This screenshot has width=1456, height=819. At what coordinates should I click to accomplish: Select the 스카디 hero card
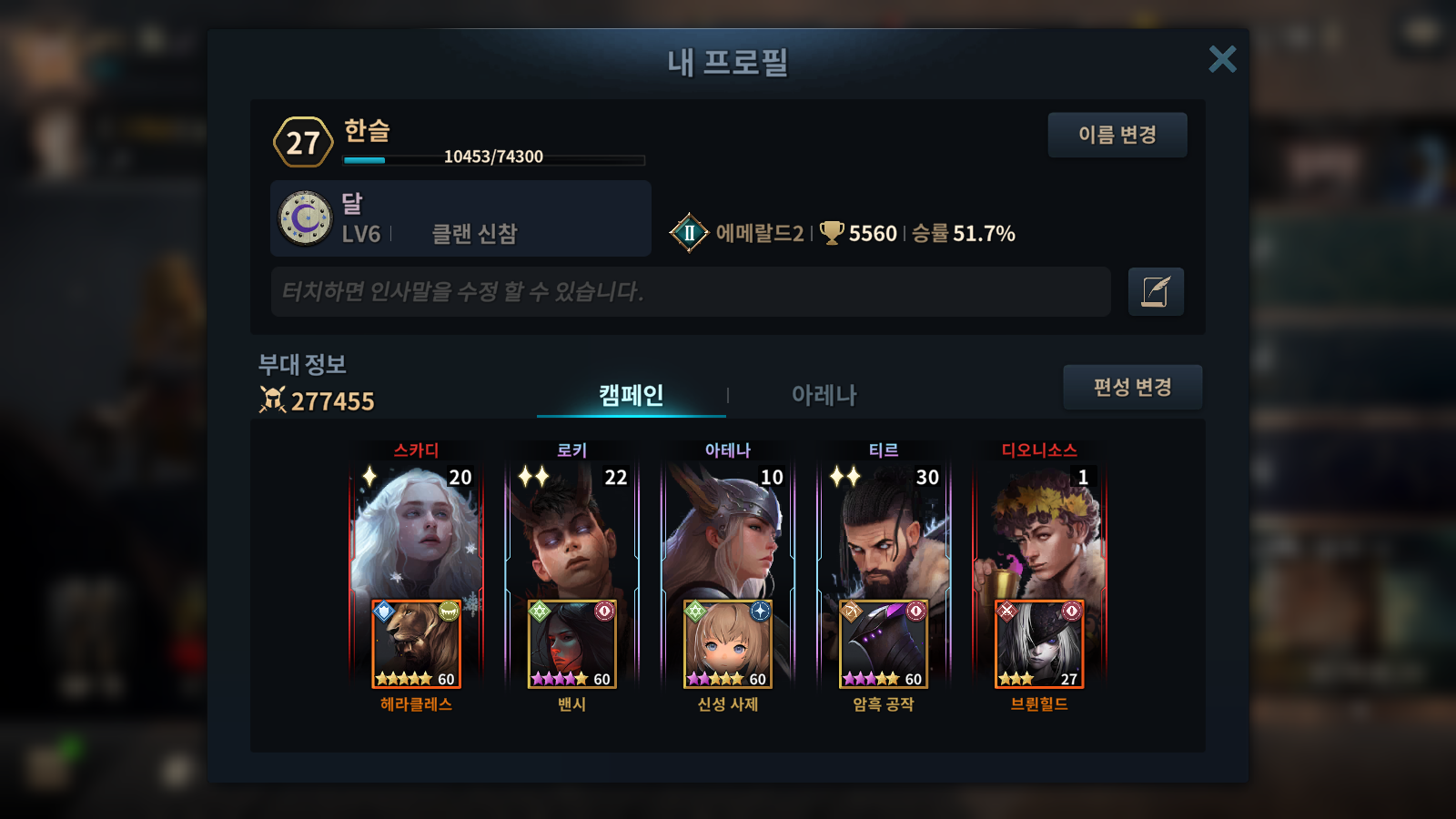(x=416, y=532)
